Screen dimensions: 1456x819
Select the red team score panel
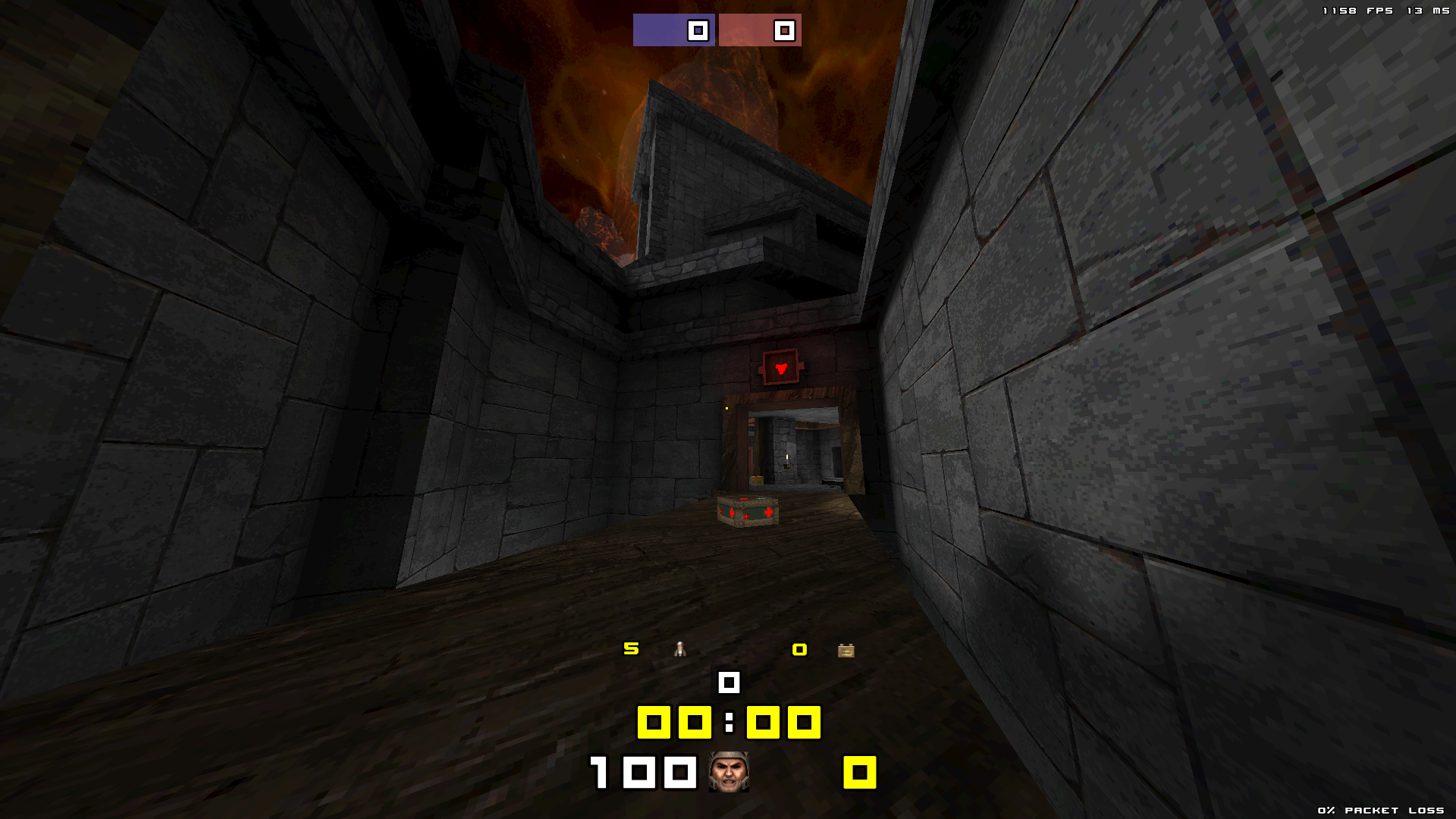coord(760,30)
